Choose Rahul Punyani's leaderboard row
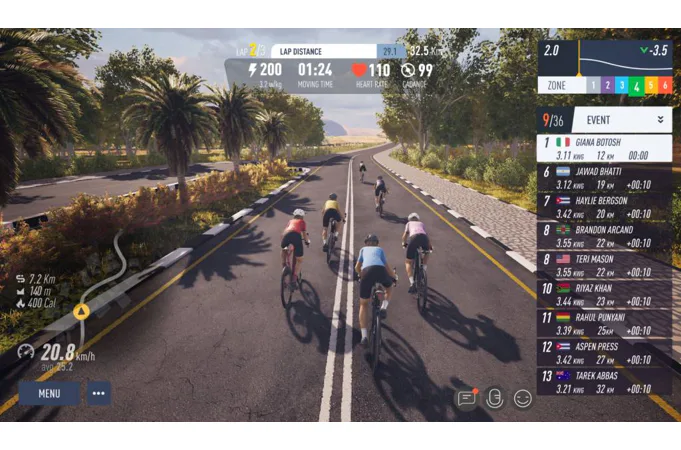The image size is (681, 450). pos(605,323)
